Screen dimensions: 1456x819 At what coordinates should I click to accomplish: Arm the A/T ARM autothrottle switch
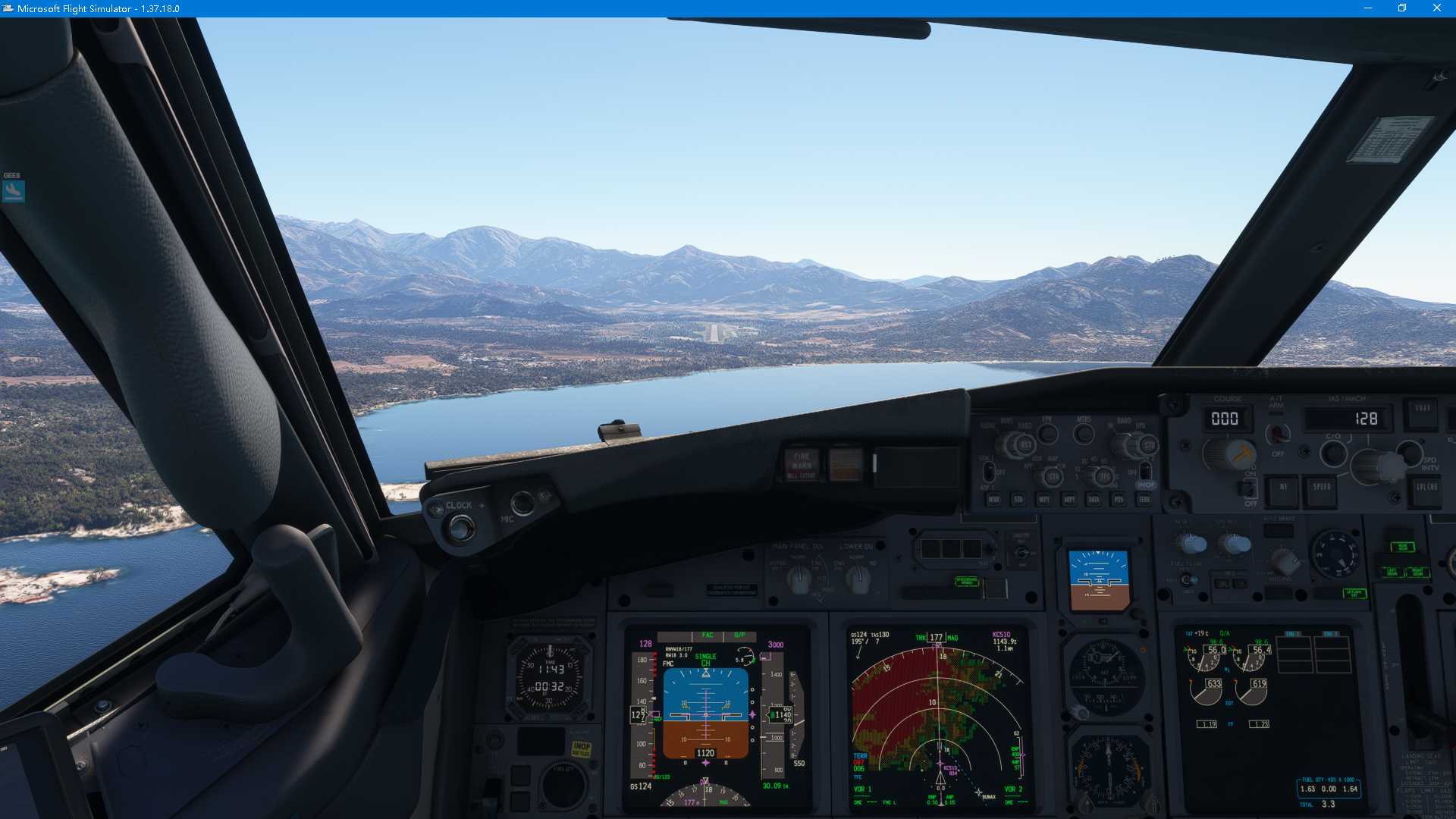[x=1277, y=434]
